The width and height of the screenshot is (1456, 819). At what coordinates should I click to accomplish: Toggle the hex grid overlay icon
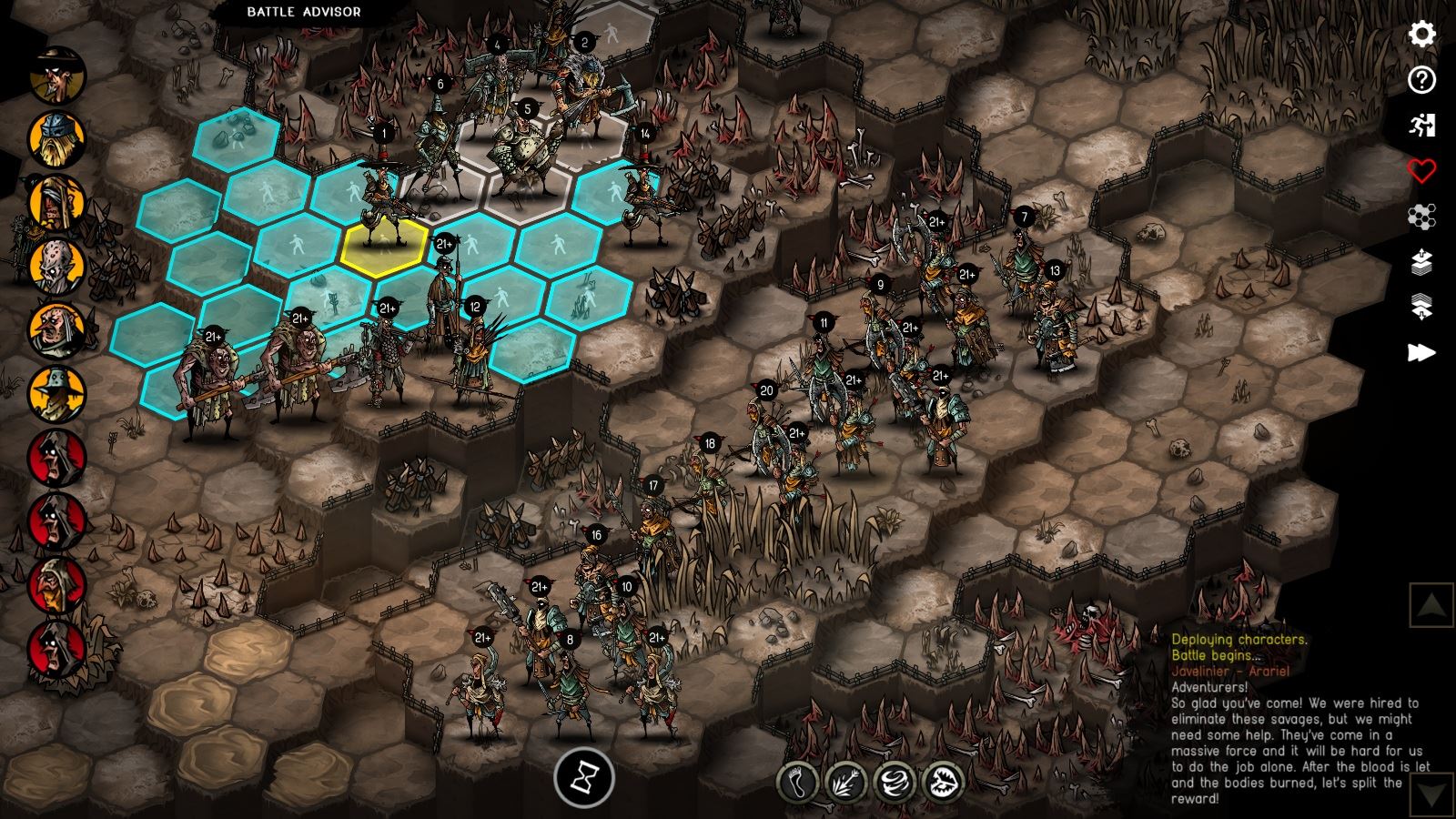[x=1421, y=217]
